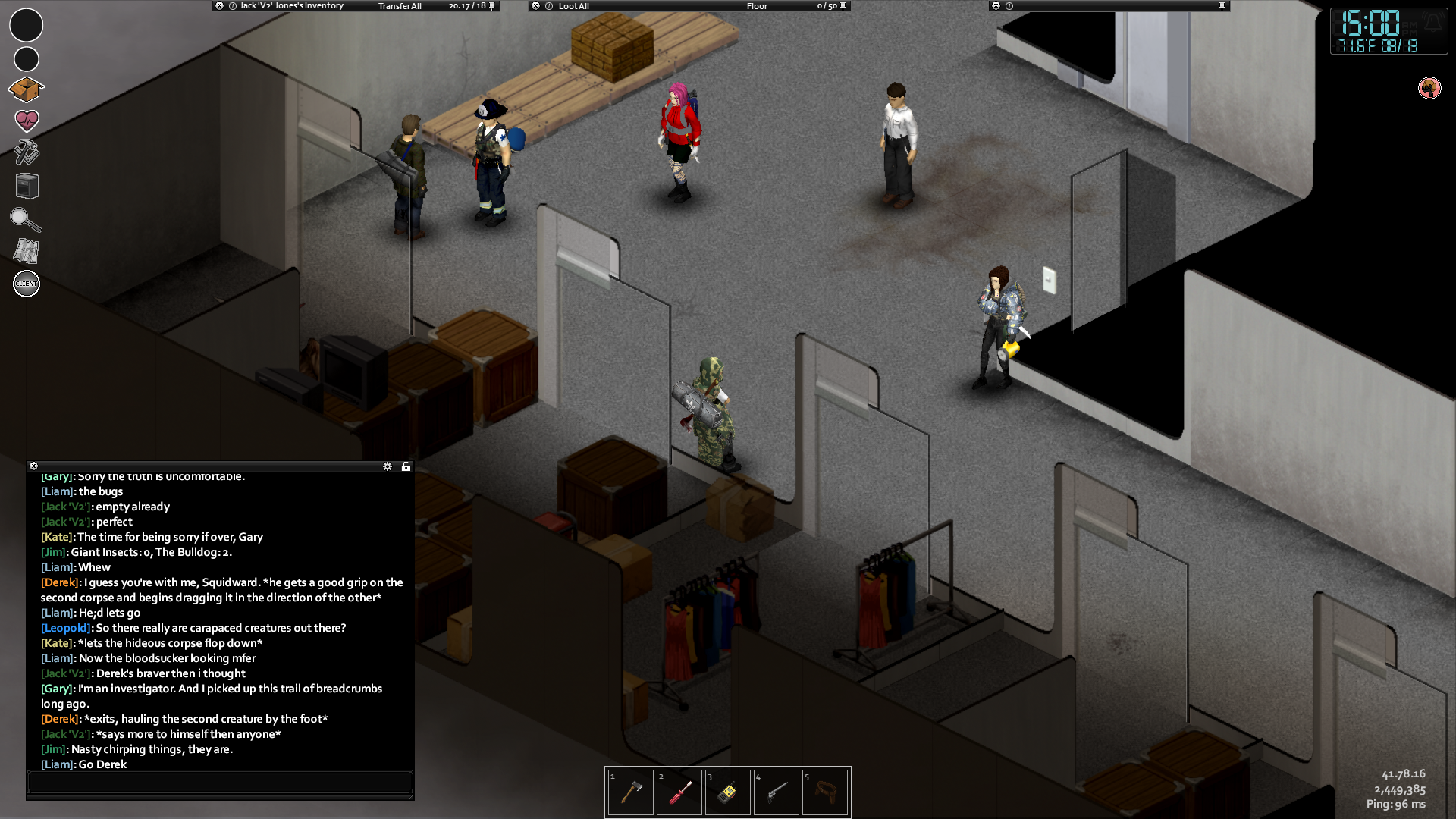Viewport: 1456px width, 819px height.
Task: Click the round CLIENT button
Action: 27,284
